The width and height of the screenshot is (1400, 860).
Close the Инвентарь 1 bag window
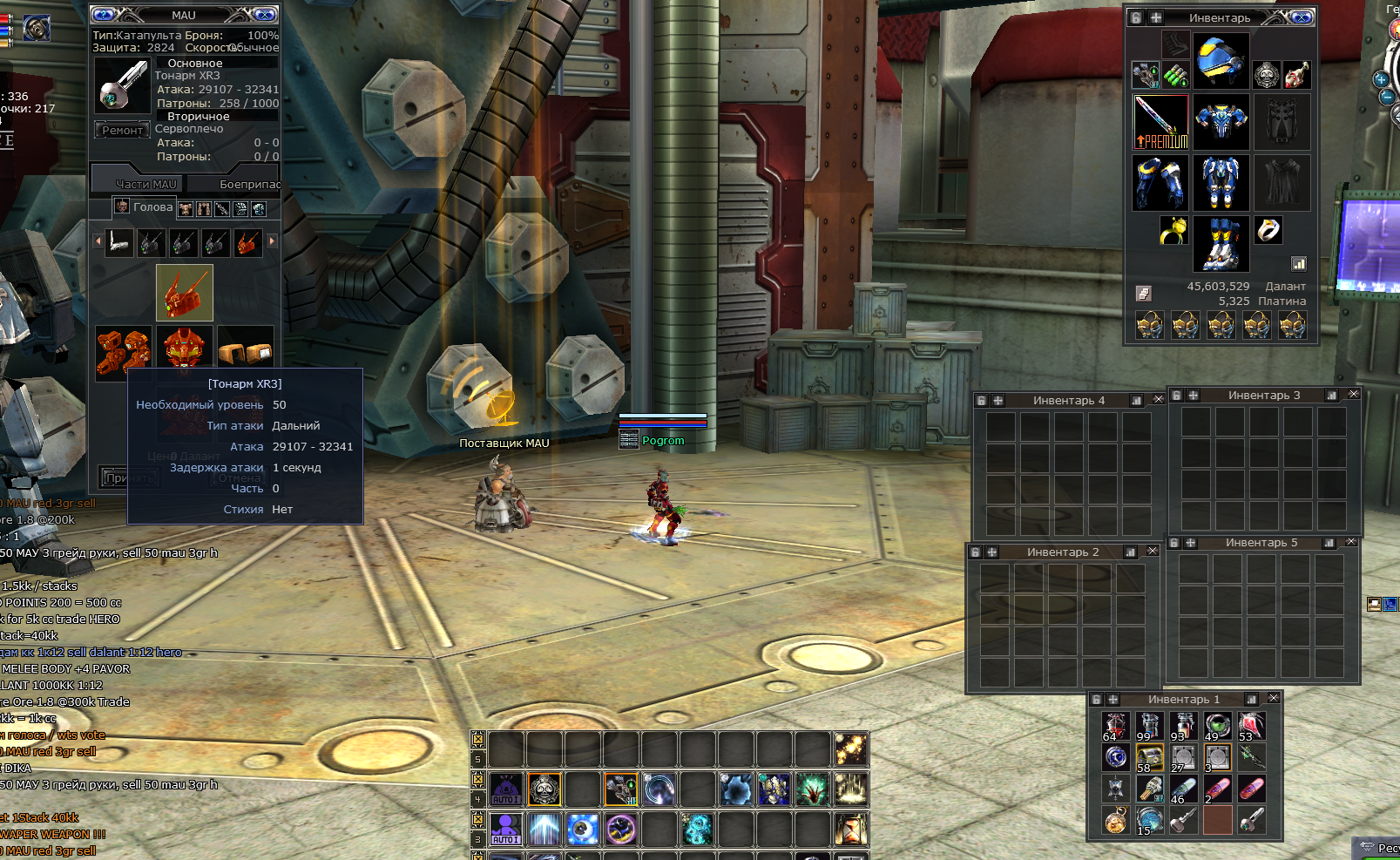pyautogui.click(x=1273, y=699)
